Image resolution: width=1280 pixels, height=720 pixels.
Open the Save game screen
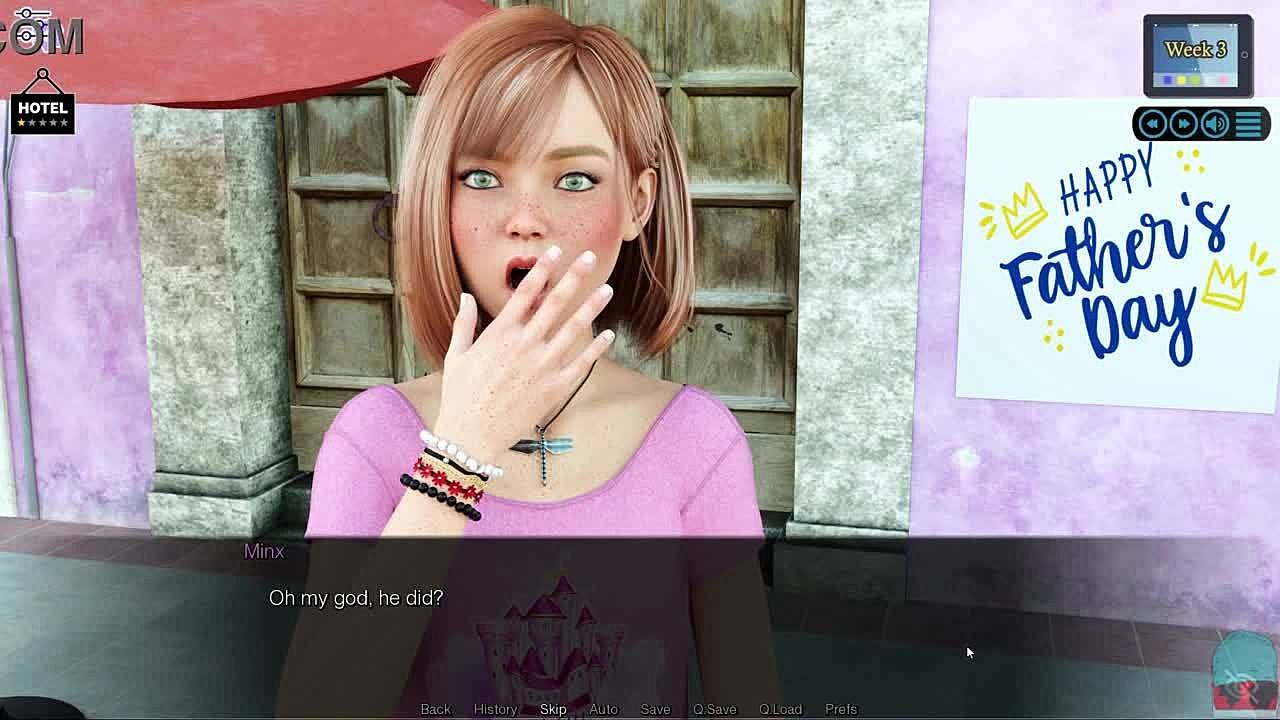(655, 709)
